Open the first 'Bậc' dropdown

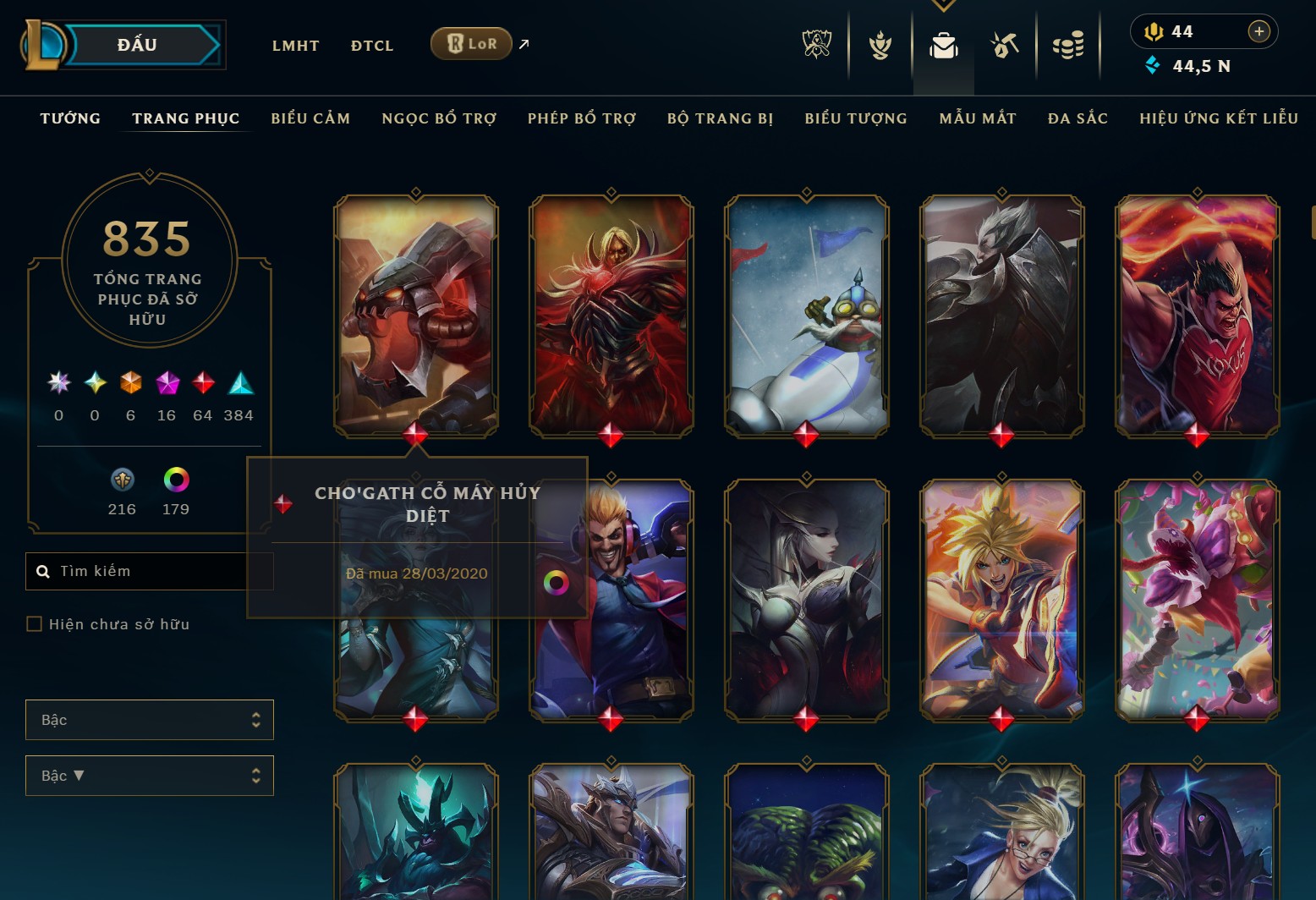(x=149, y=720)
